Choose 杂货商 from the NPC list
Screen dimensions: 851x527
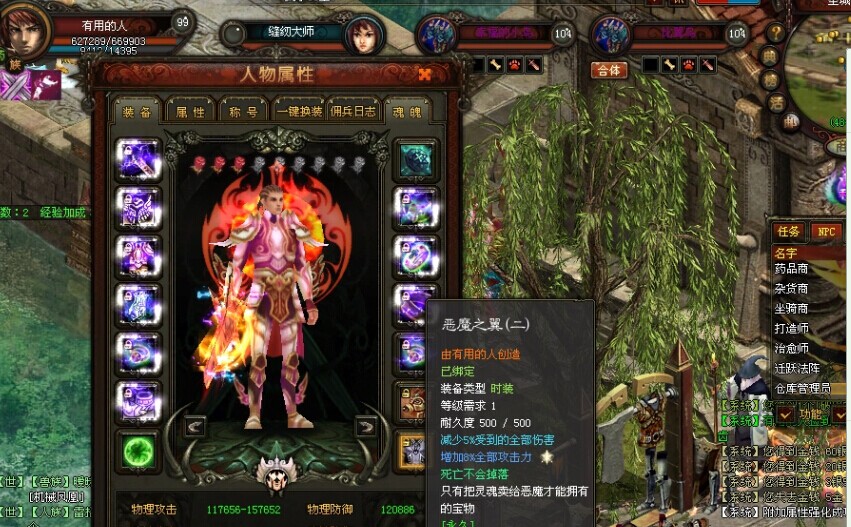791,289
